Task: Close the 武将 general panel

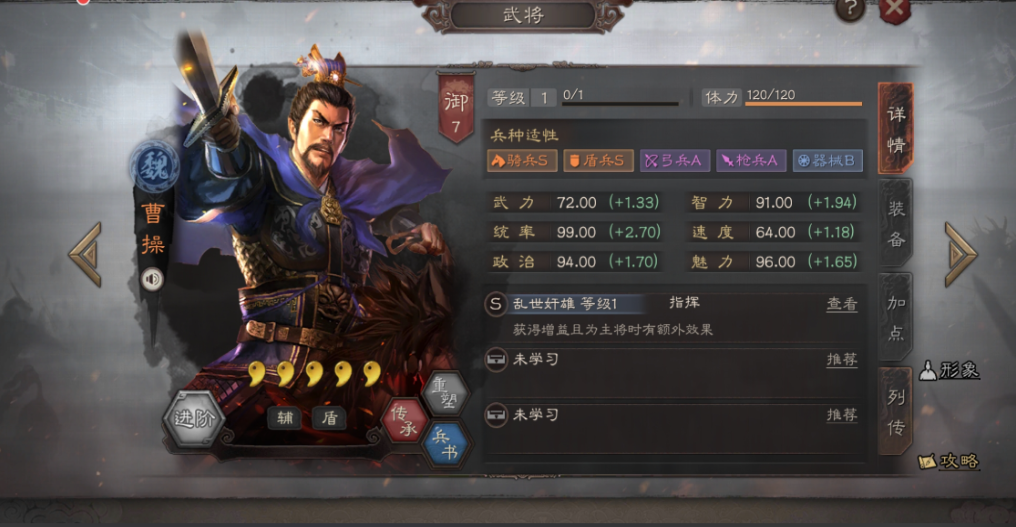Action: (x=895, y=10)
